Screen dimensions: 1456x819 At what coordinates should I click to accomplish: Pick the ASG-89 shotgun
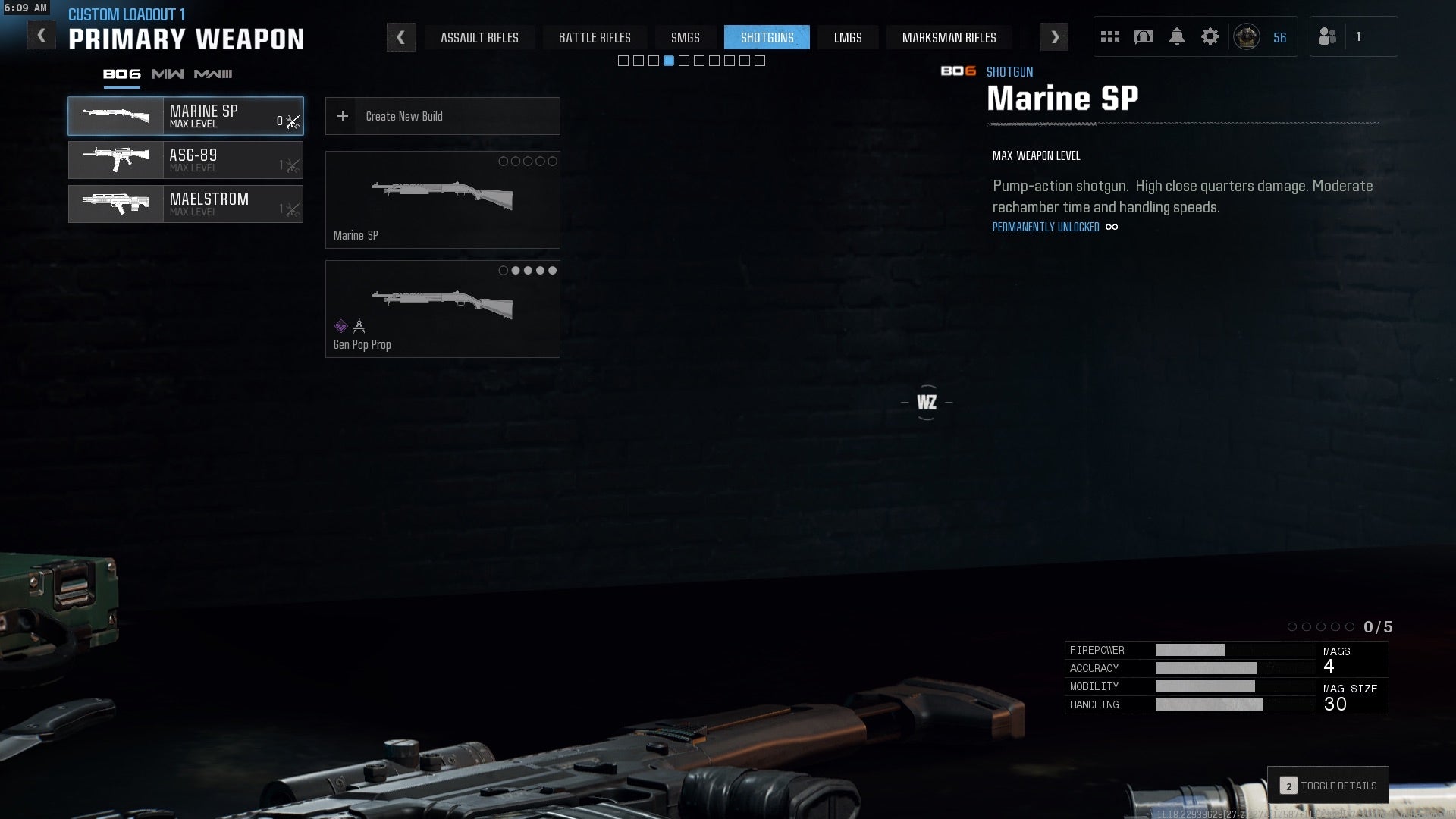[186, 160]
